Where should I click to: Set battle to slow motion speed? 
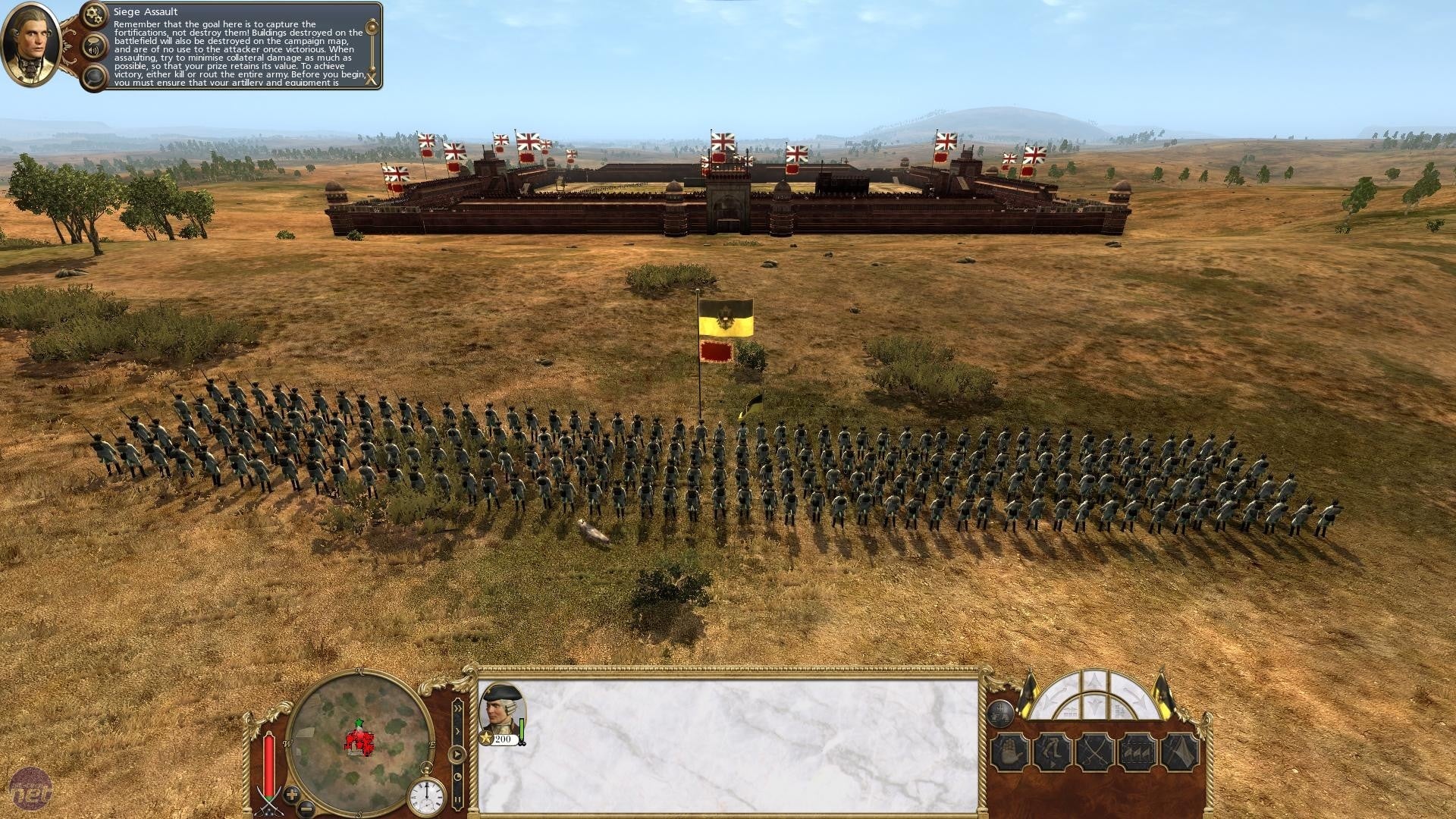[457, 777]
